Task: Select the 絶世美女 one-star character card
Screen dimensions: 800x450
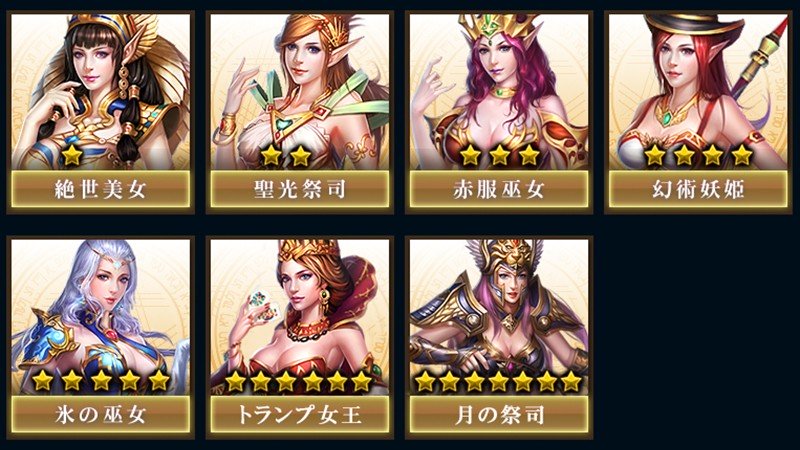Action: tap(100, 110)
